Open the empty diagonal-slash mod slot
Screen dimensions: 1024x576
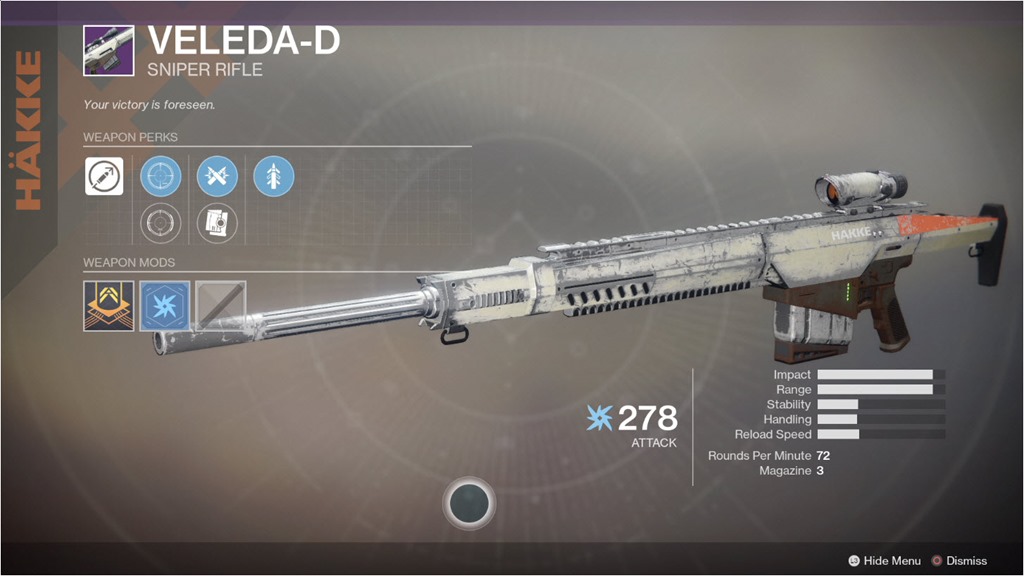[220, 305]
